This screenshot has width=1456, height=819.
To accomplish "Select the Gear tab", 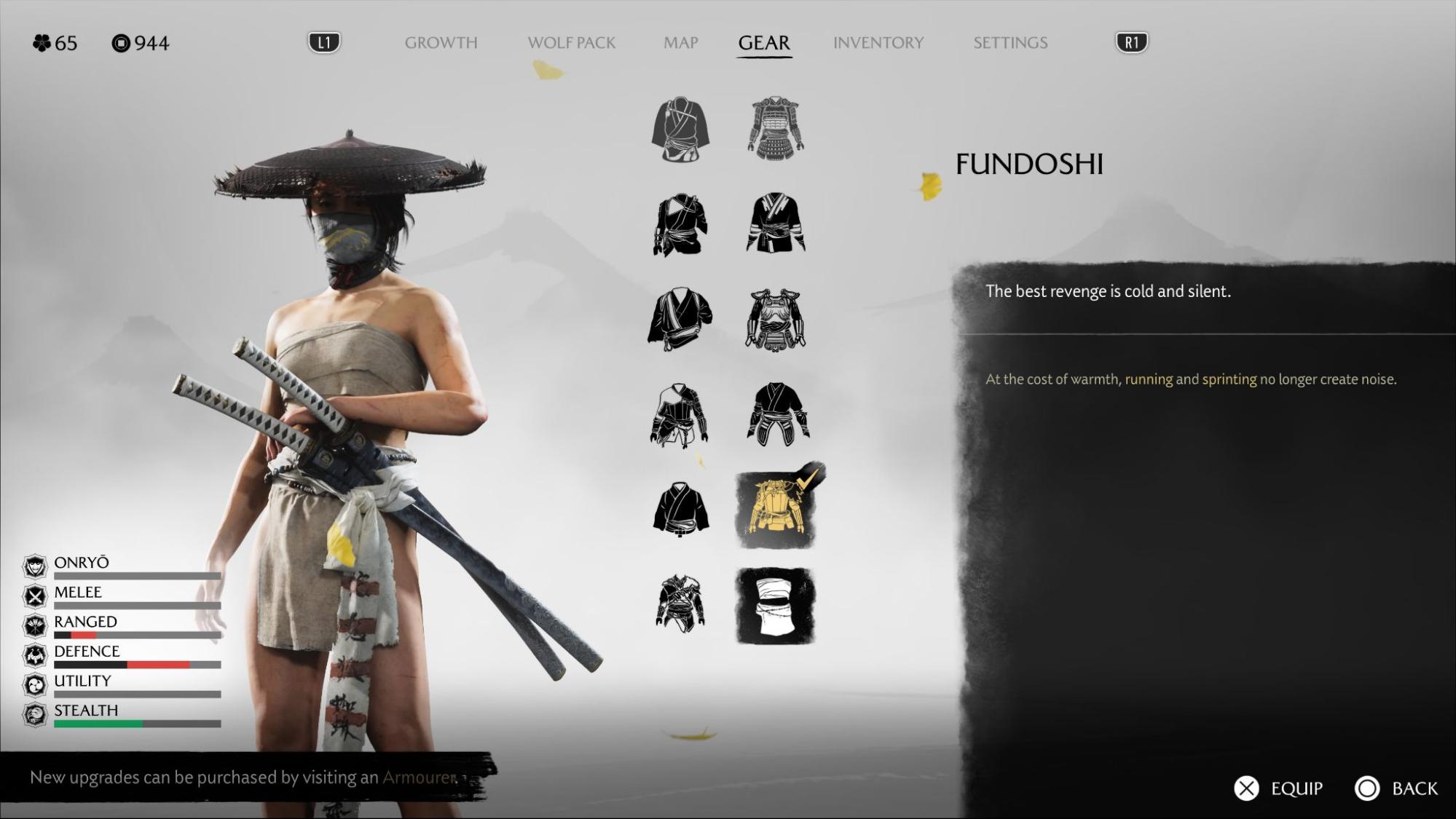I will pos(763,43).
